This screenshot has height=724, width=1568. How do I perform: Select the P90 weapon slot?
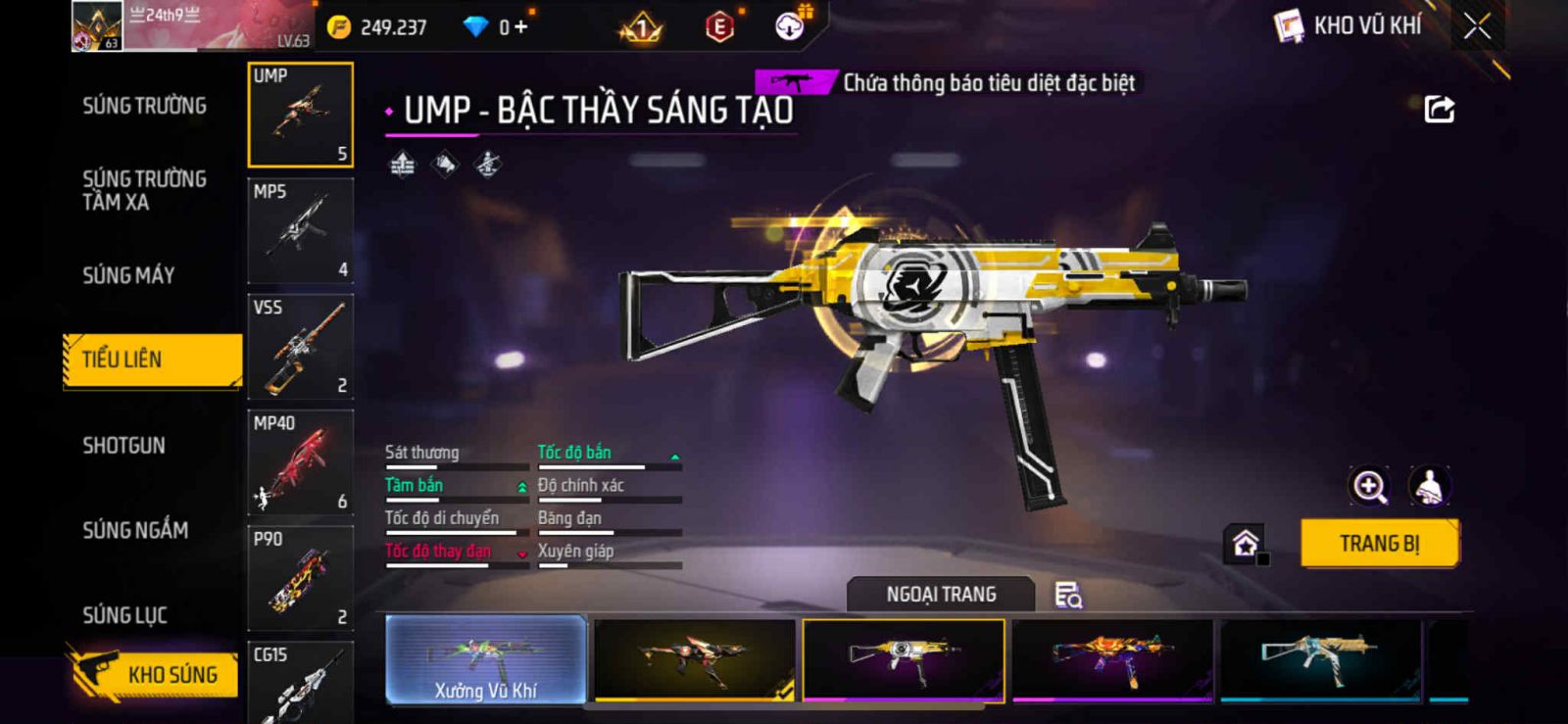pyautogui.click(x=300, y=578)
